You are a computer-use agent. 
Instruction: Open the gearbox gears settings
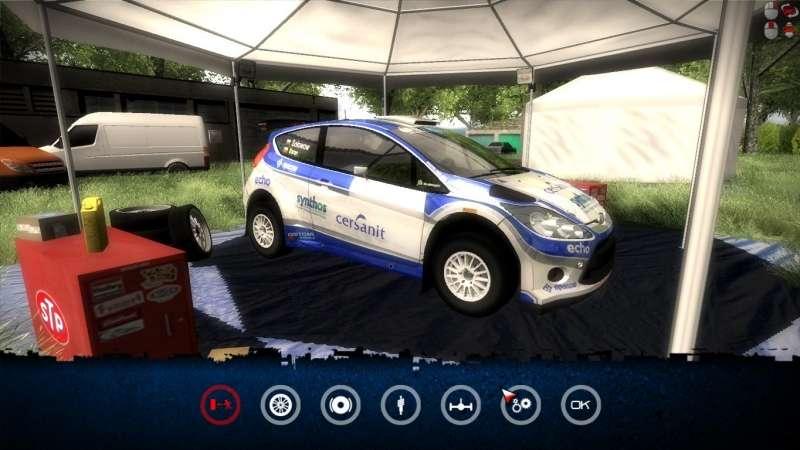tap(521, 405)
